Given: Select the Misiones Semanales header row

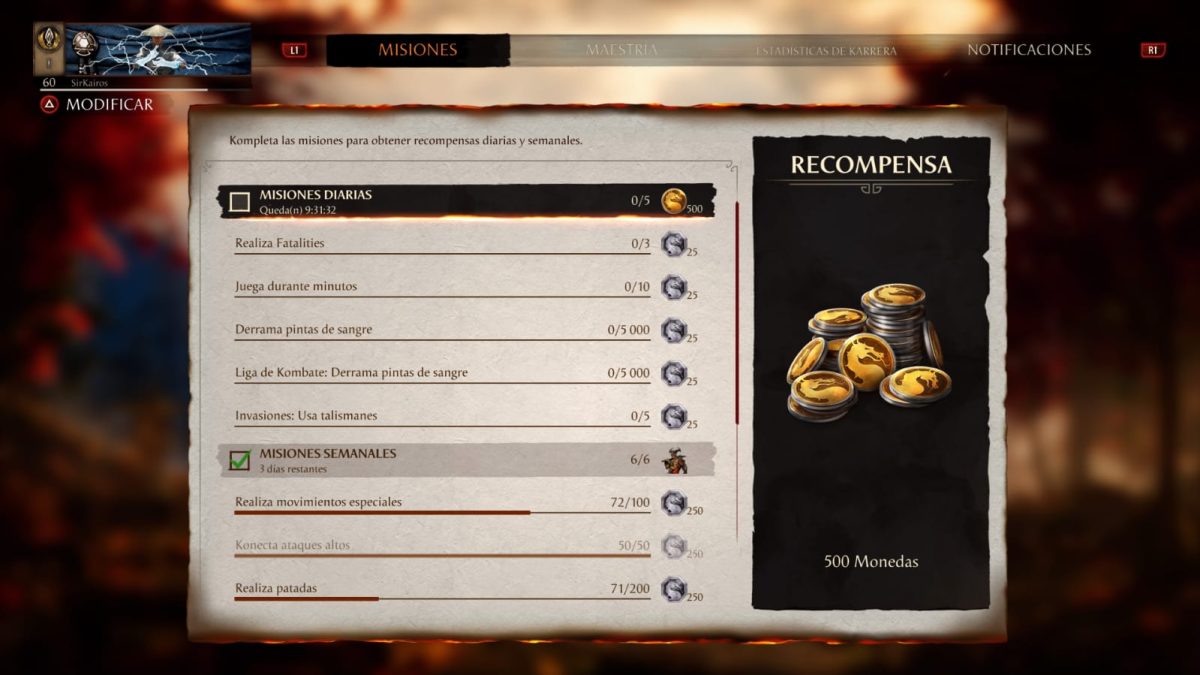Looking at the screenshot, I should [x=440, y=460].
